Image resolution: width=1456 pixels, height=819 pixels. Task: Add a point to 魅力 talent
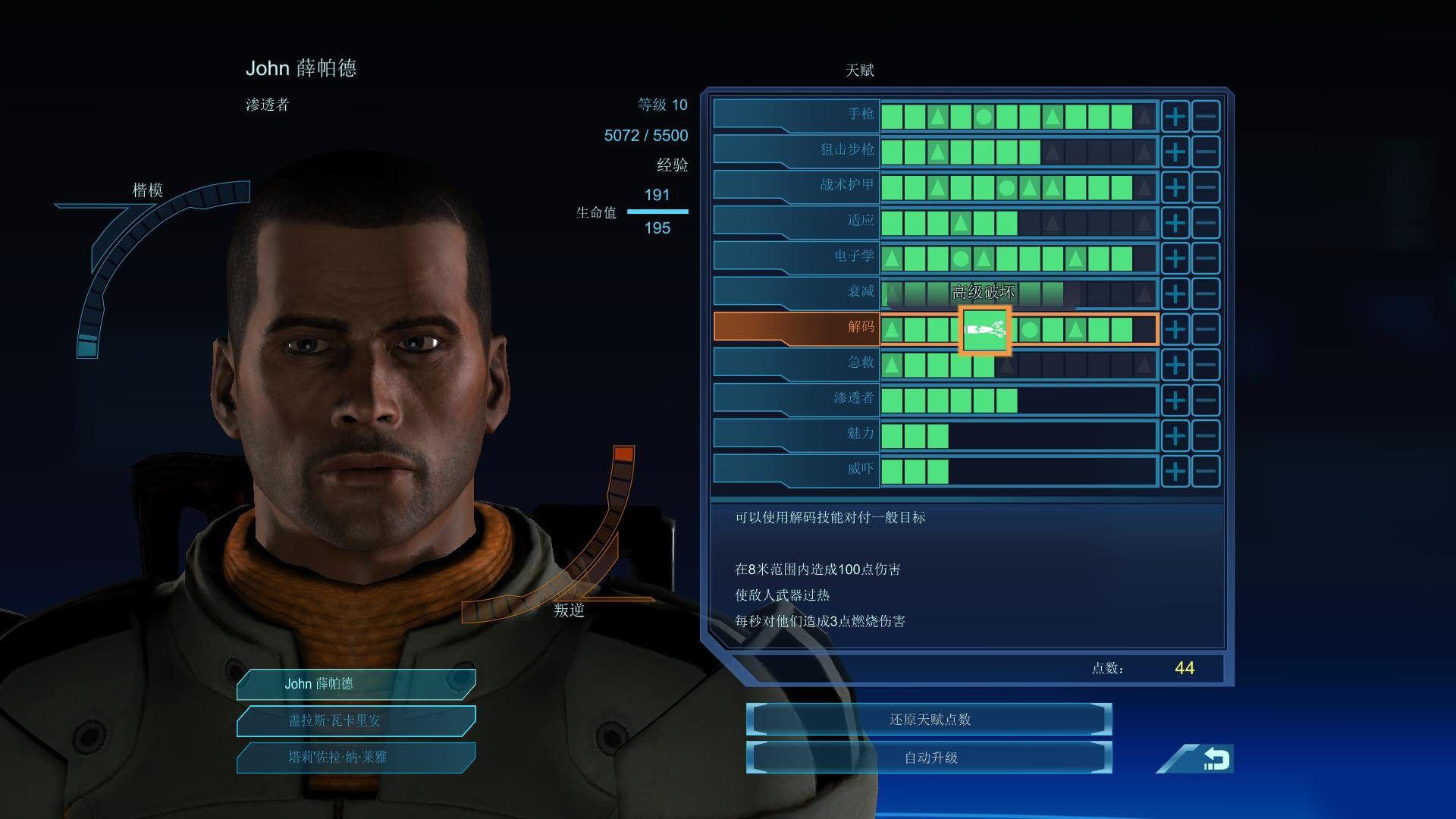pyautogui.click(x=1175, y=436)
